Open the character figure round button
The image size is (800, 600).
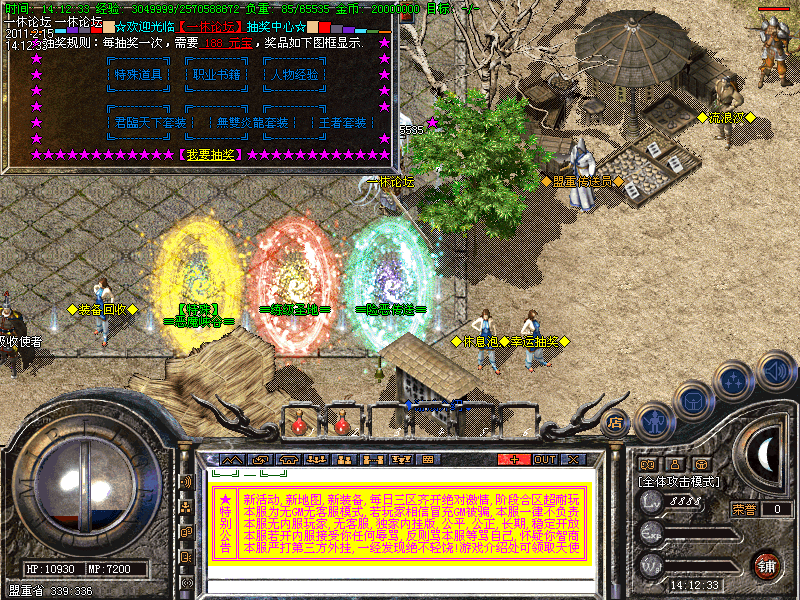[x=654, y=421]
